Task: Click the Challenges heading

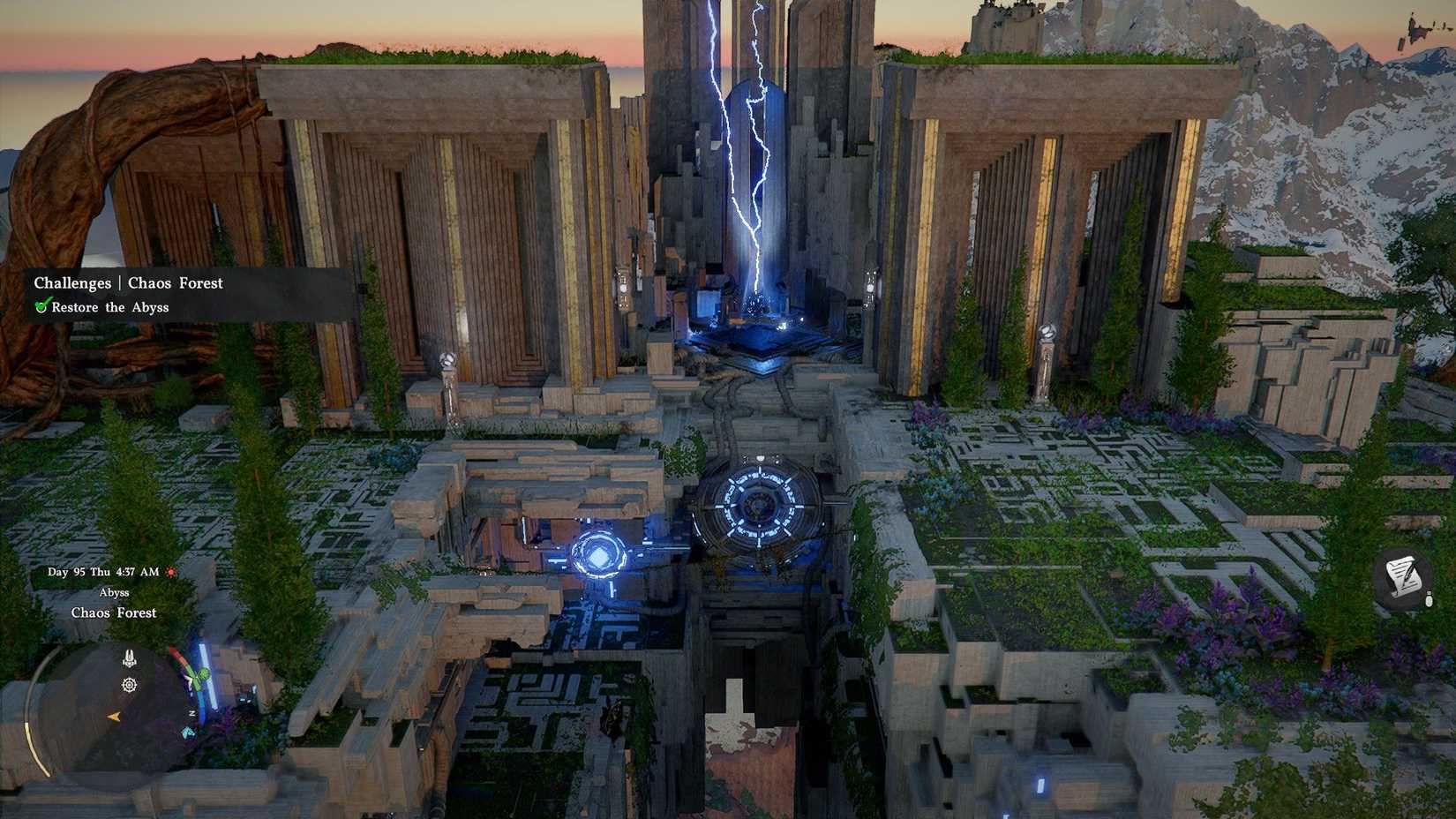Action: point(72,282)
